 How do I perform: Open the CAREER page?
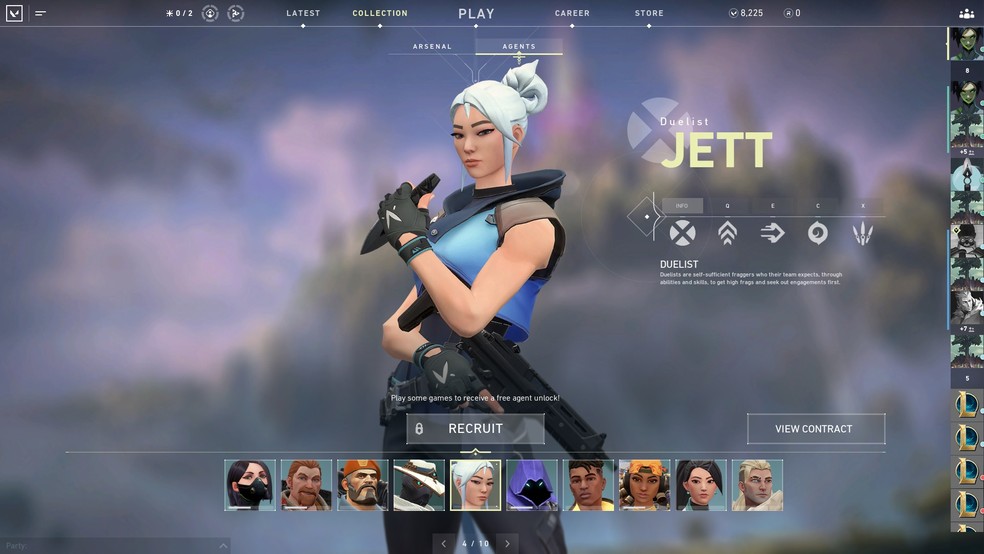[x=572, y=14]
